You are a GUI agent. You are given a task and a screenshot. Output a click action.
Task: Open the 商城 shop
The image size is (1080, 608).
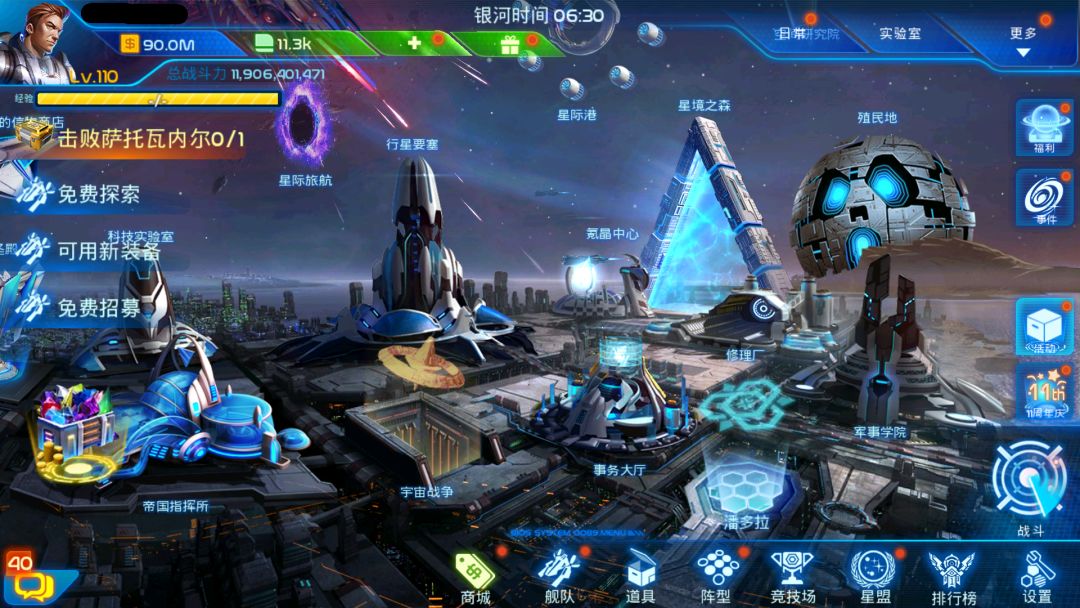coord(476,578)
